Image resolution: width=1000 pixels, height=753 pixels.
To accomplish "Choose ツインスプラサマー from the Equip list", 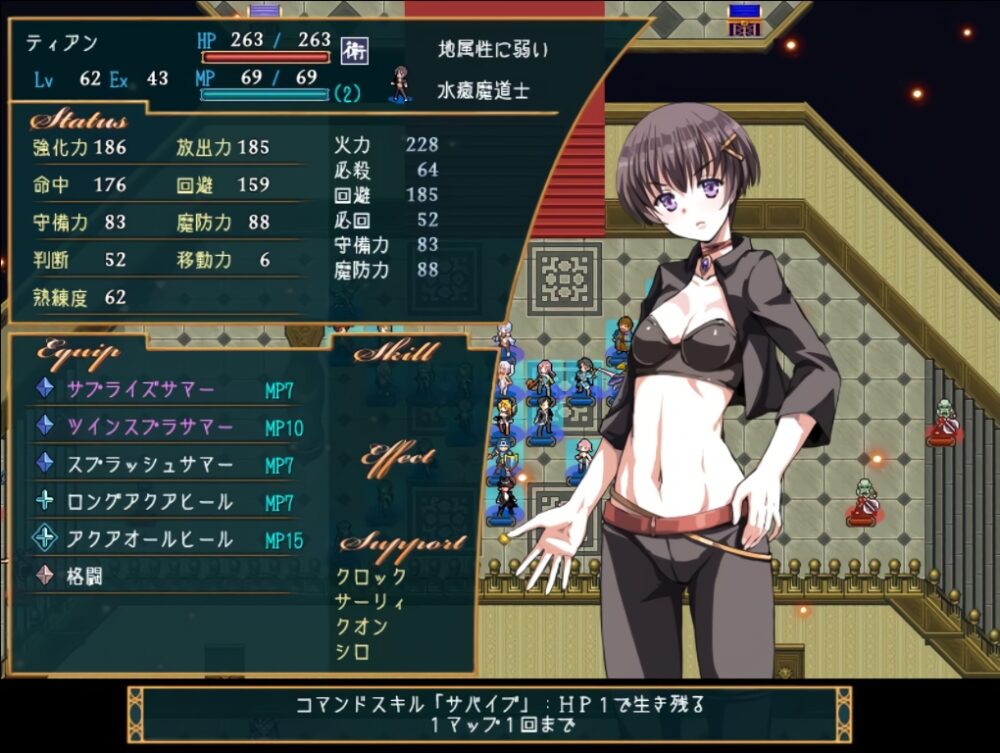I will [x=150, y=427].
